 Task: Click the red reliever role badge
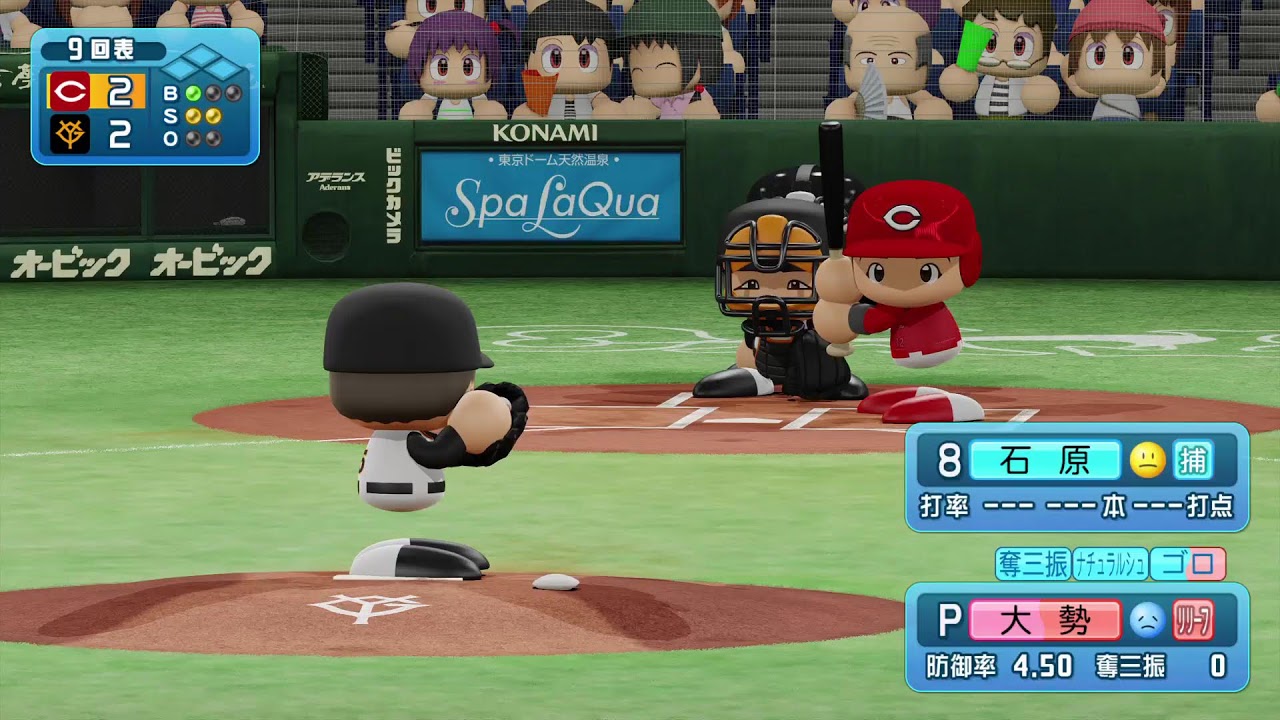coord(1193,621)
